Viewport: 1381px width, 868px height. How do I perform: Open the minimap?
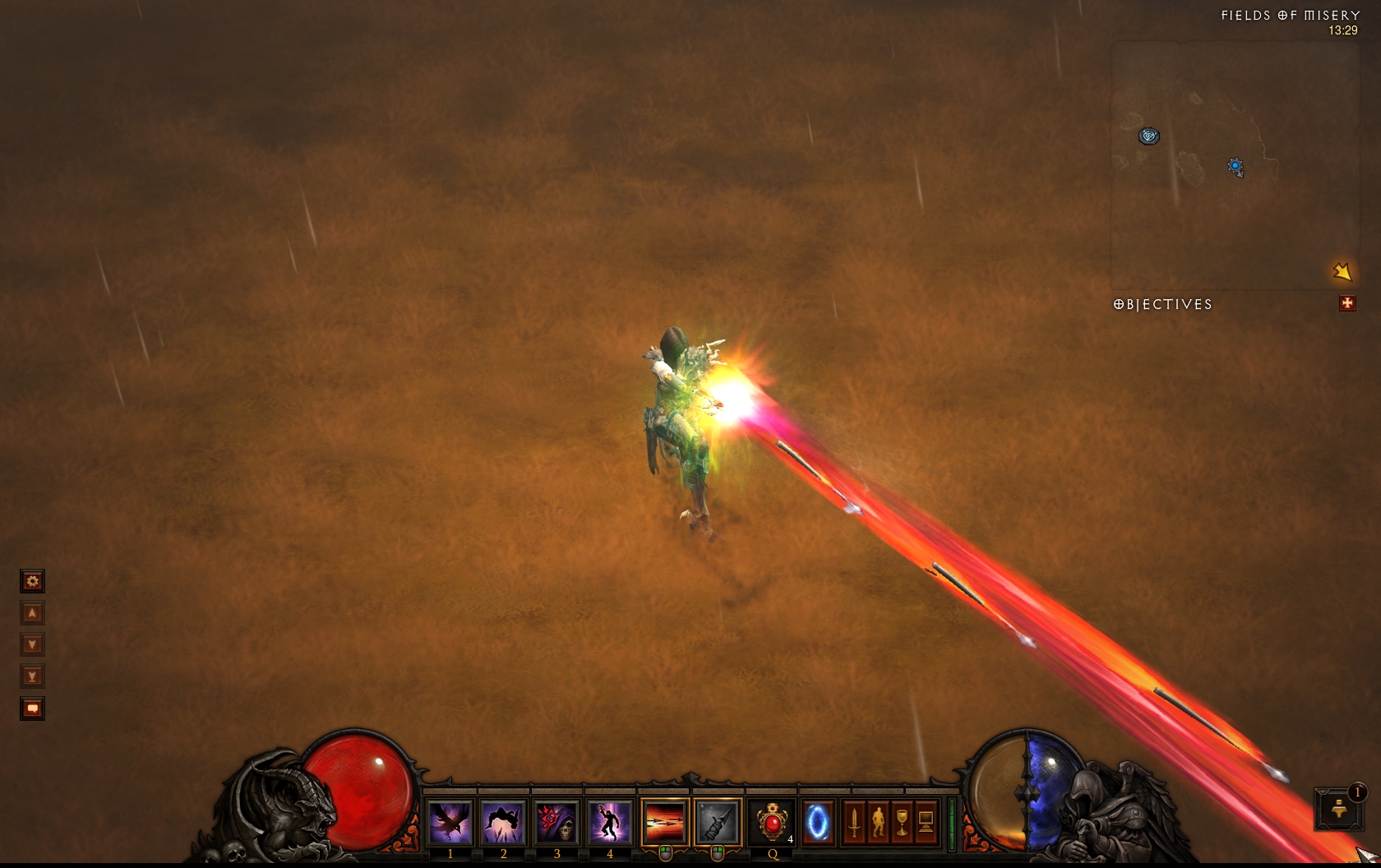coord(1233,164)
